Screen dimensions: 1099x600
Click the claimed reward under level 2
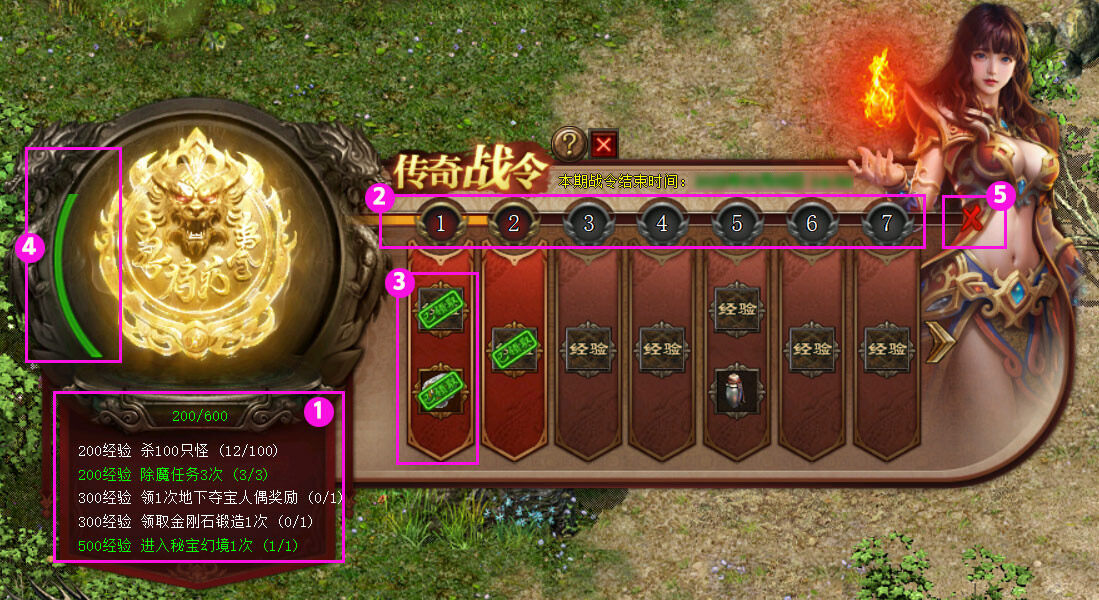(x=514, y=349)
